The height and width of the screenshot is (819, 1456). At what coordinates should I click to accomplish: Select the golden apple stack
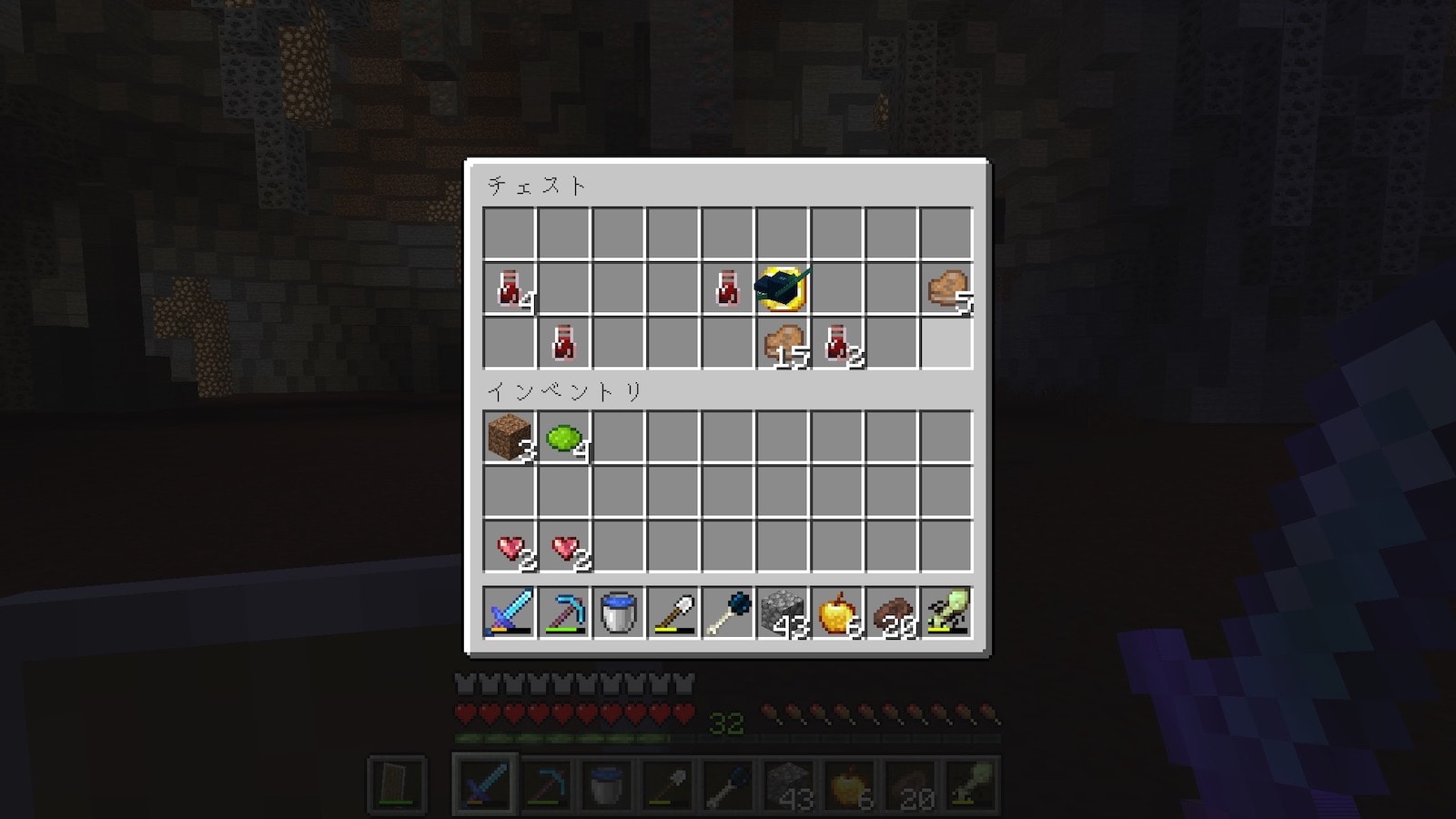[x=837, y=612]
